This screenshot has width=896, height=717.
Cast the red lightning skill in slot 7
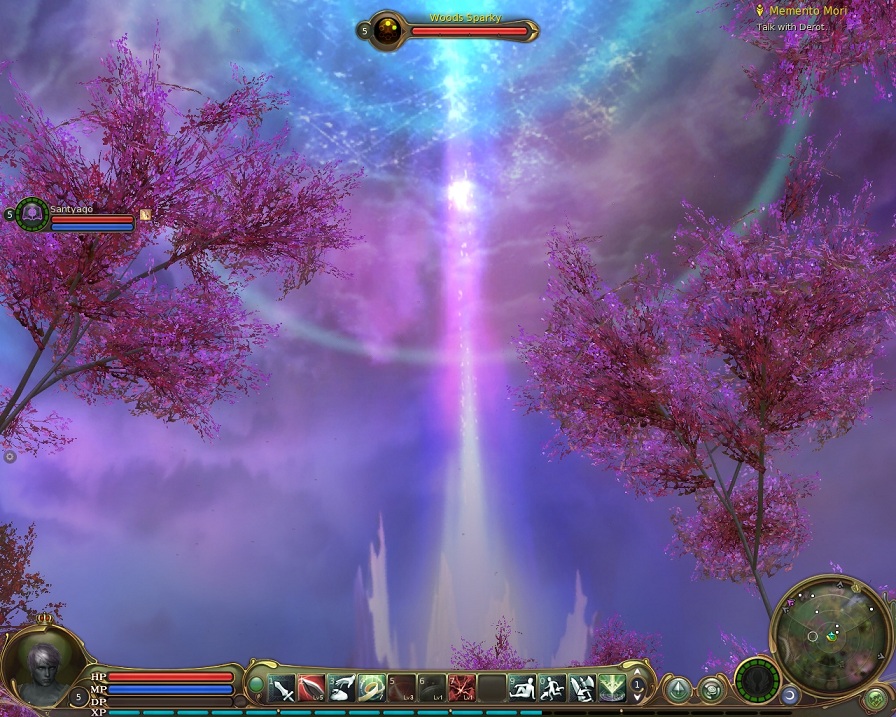pos(462,688)
